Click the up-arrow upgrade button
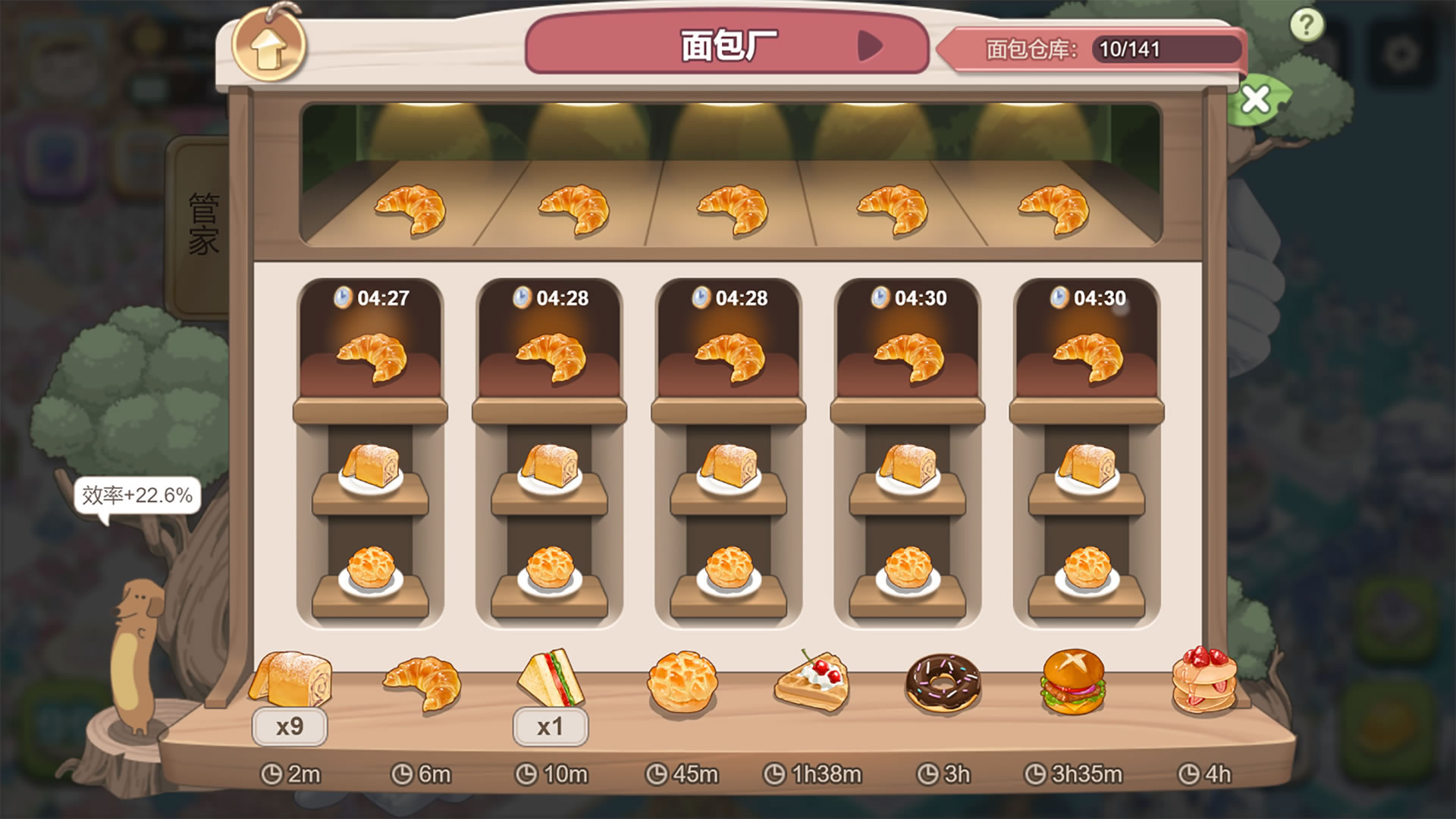Image resolution: width=1456 pixels, height=819 pixels. 268,47
